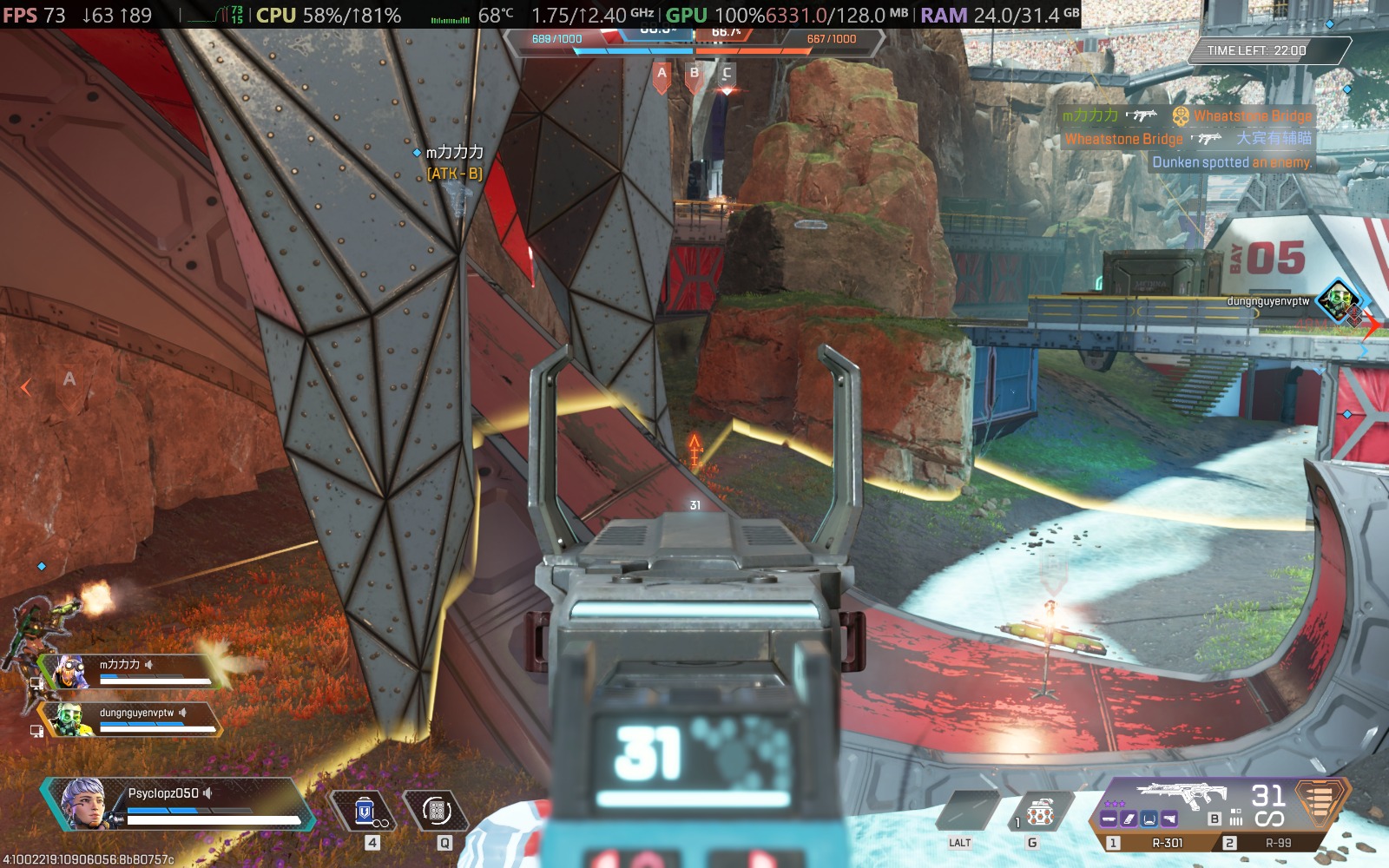Click the extended magazine attachment icon

coord(1129,819)
